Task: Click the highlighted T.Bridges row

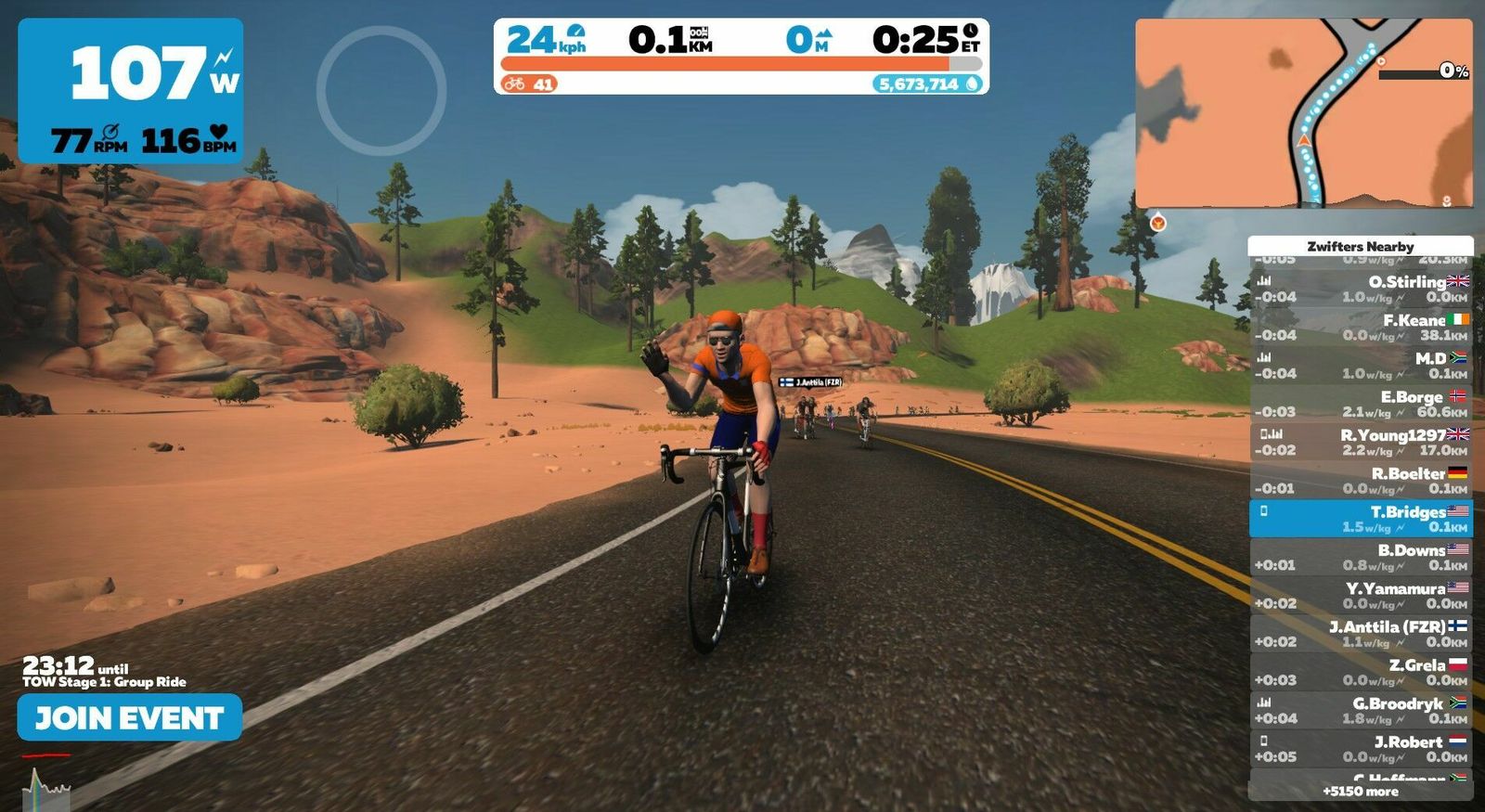Action: click(x=1360, y=519)
